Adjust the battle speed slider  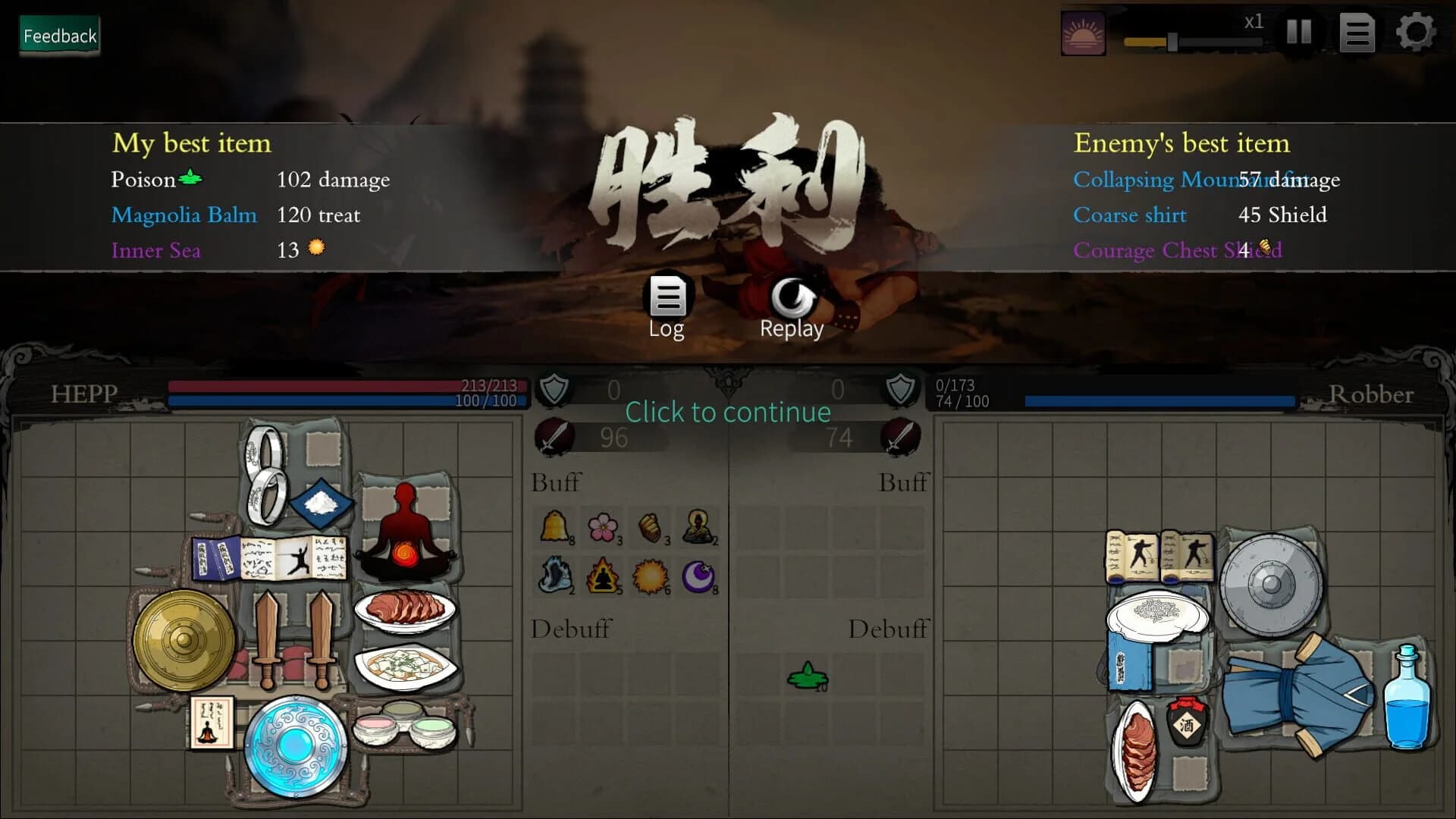[x=1172, y=41]
